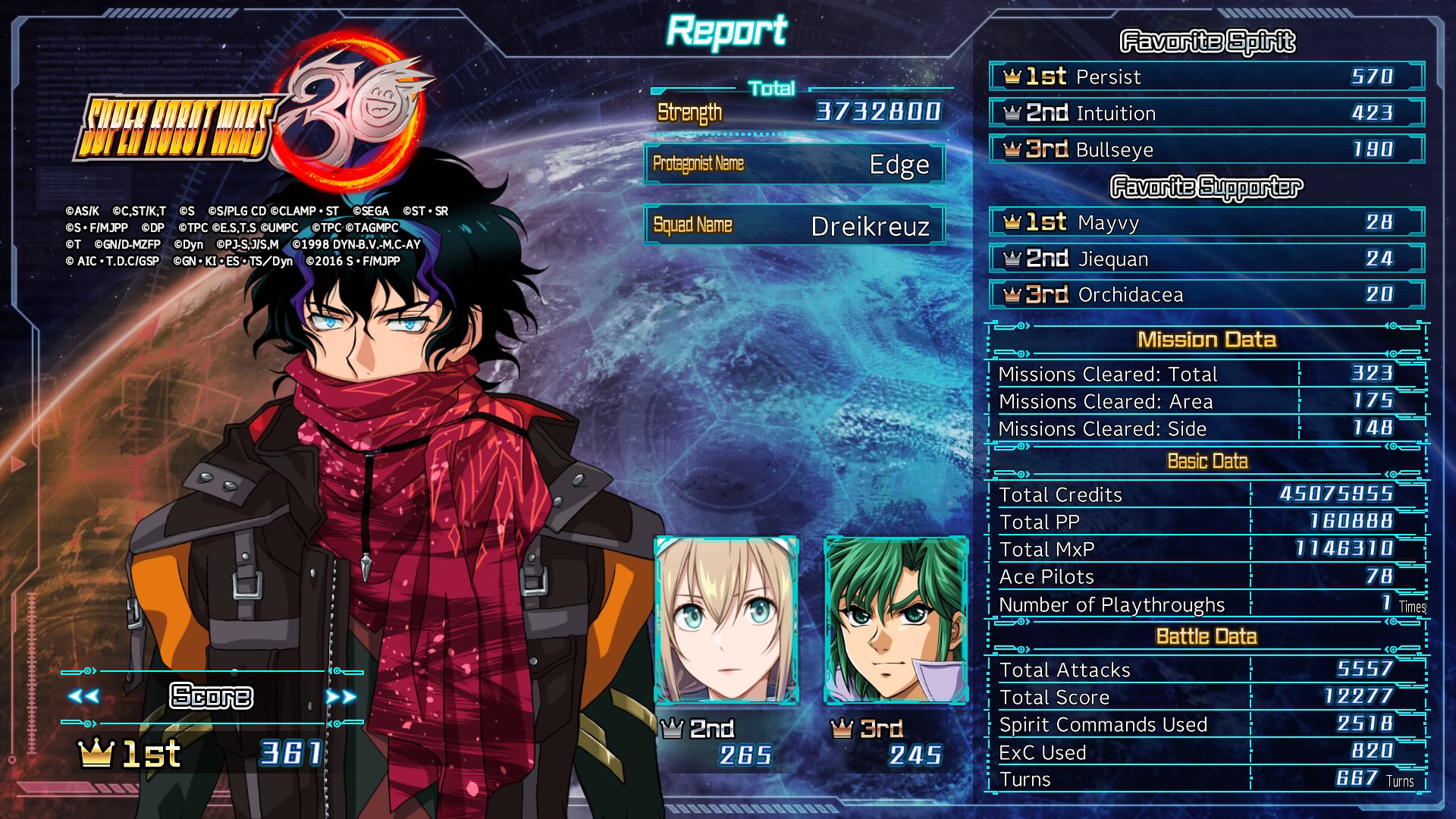Switch to the next ranking category arrow
The width and height of the screenshot is (1456, 819).
340,696
